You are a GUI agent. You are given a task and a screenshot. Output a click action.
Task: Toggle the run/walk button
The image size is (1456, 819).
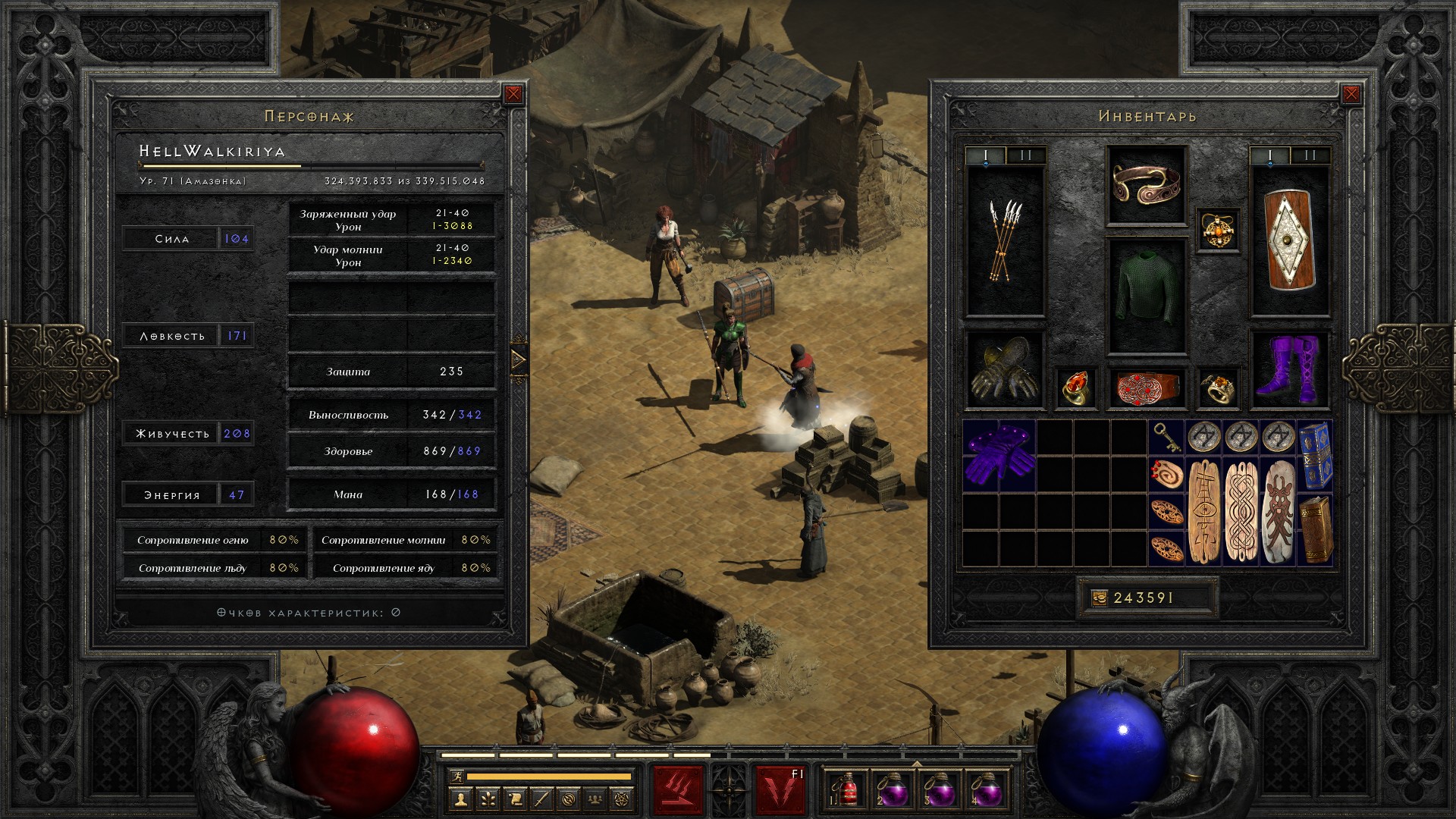[x=457, y=777]
